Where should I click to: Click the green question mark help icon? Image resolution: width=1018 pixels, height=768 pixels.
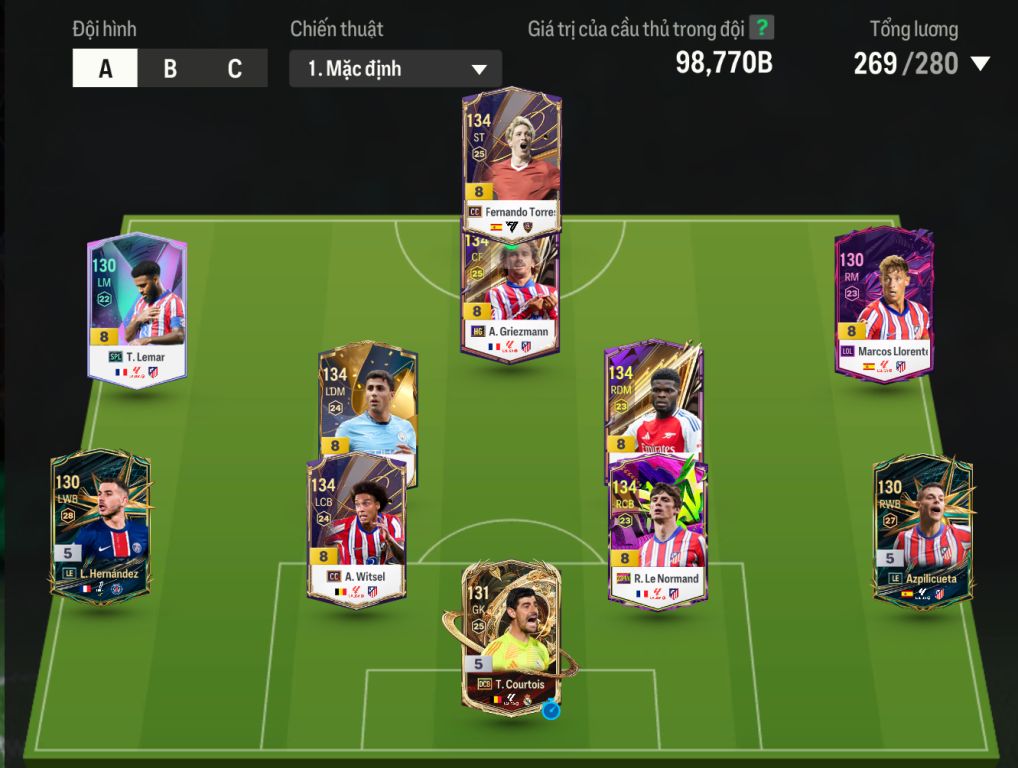coord(762,27)
